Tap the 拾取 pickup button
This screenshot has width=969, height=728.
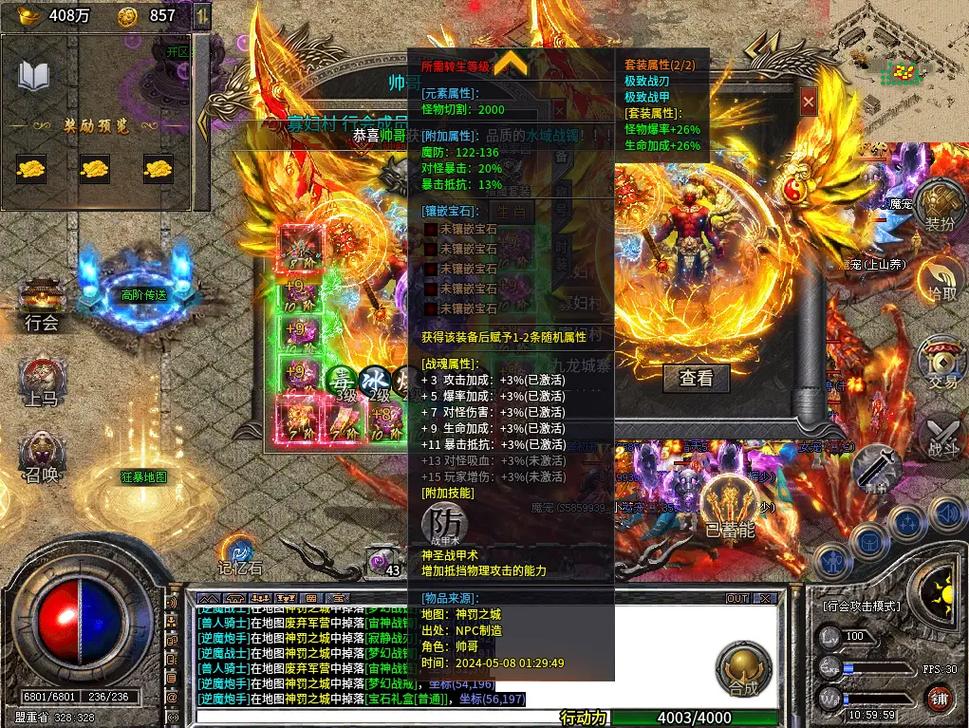(x=940, y=280)
